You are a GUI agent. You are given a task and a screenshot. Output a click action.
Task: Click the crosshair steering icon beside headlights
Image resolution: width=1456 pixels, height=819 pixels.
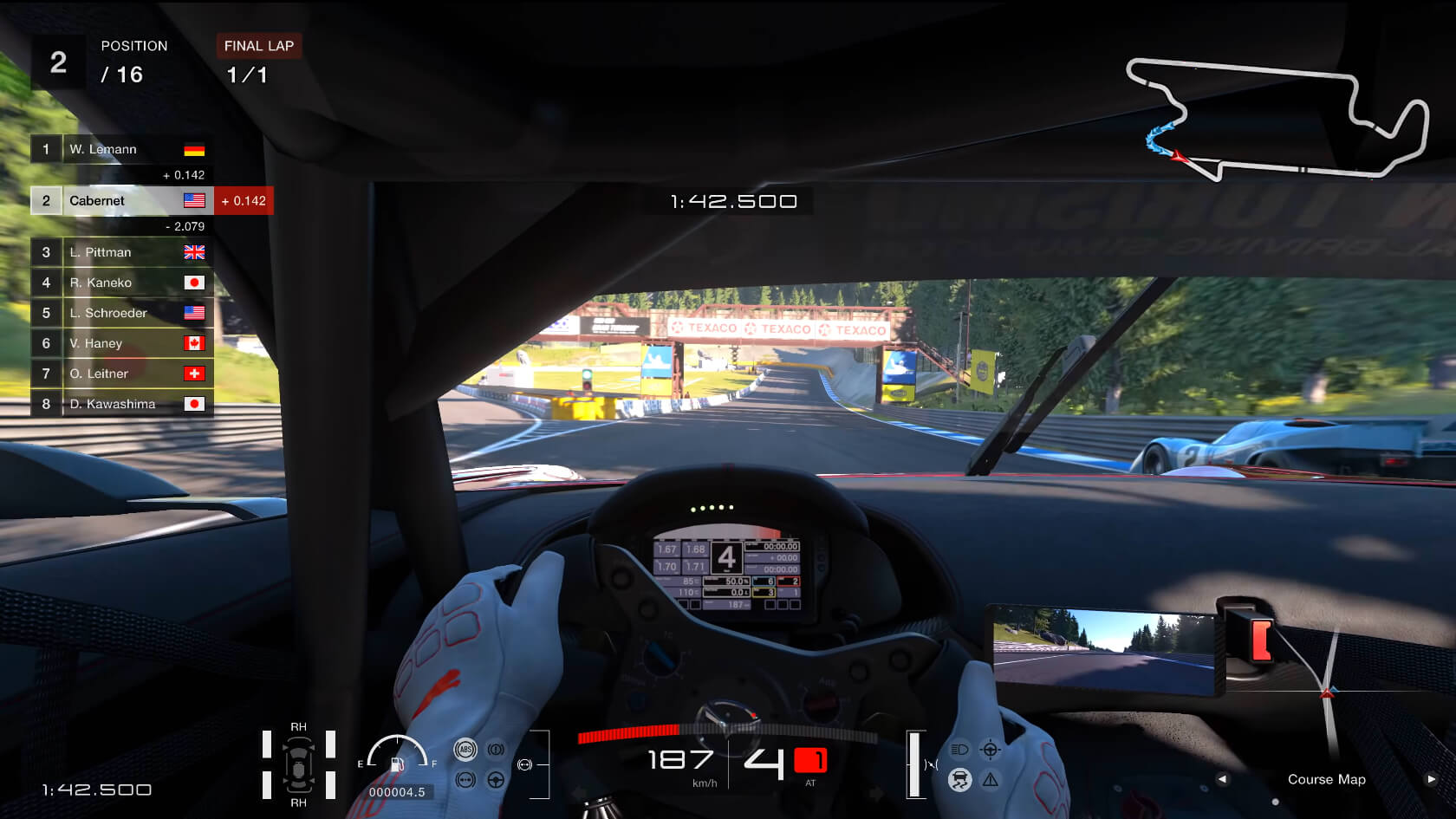pos(991,750)
